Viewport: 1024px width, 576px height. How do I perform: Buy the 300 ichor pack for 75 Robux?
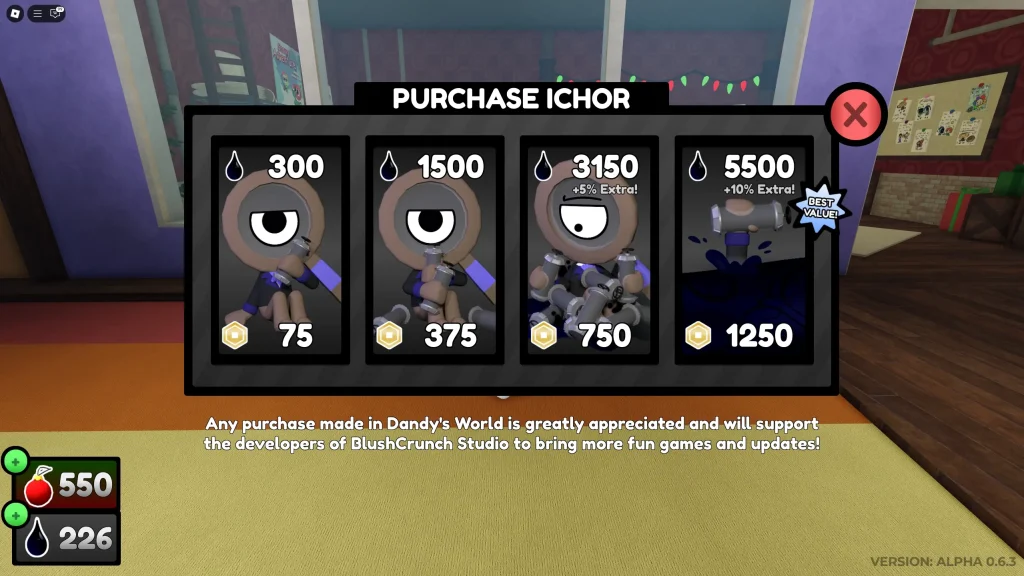pyautogui.click(x=281, y=250)
